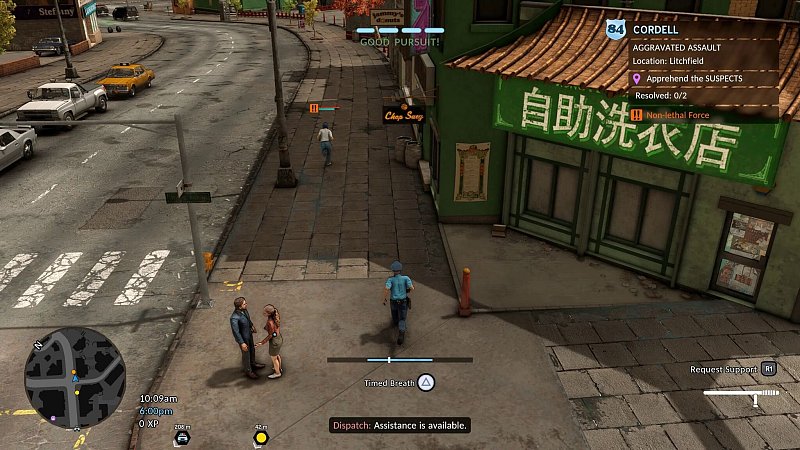This screenshot has height=450, width=800.
Task: Click the purple objective pin icon
Action: (636, 76)
